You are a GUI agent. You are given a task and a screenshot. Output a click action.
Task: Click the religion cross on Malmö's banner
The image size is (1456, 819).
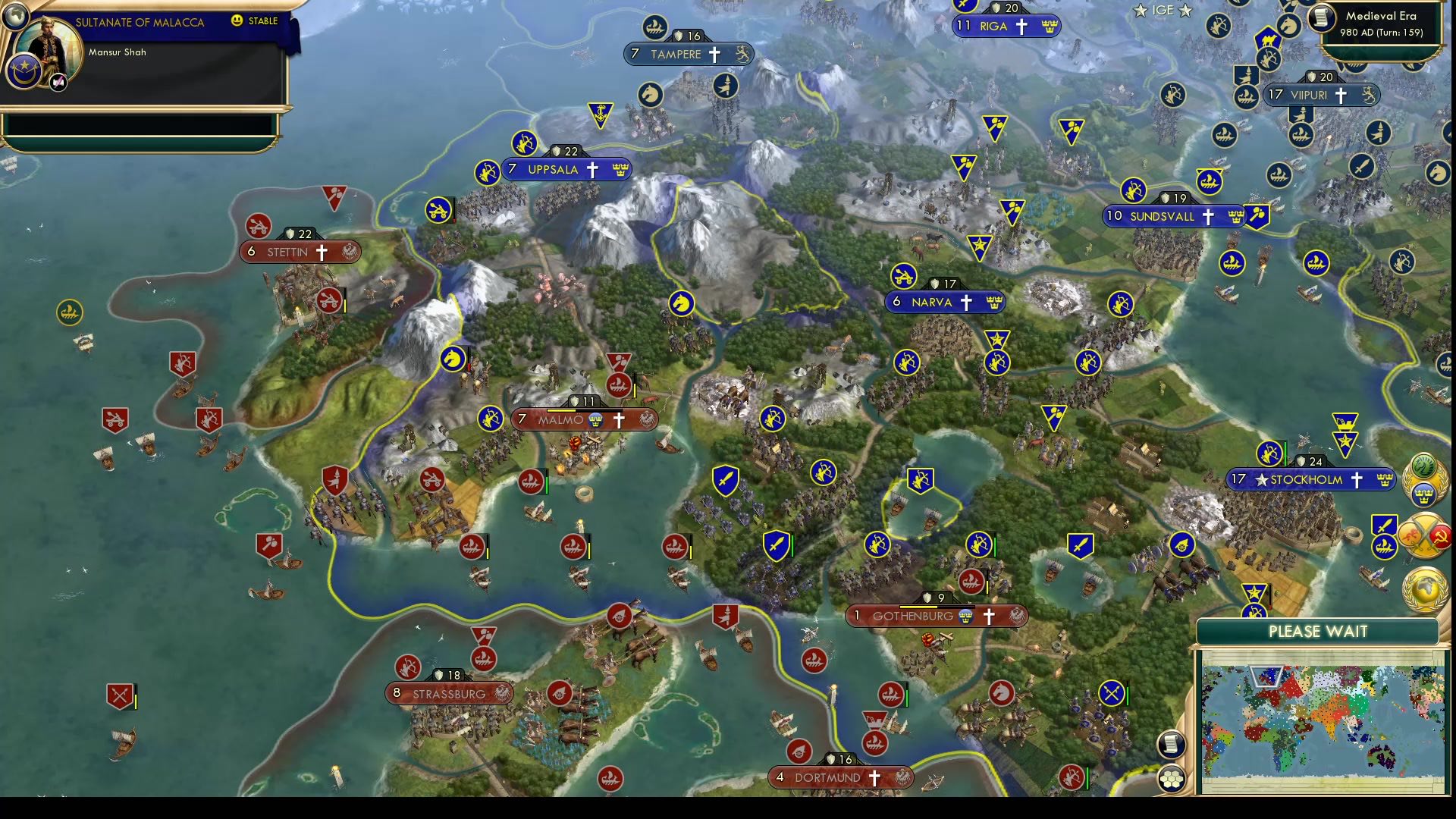(x=619, y=421)
